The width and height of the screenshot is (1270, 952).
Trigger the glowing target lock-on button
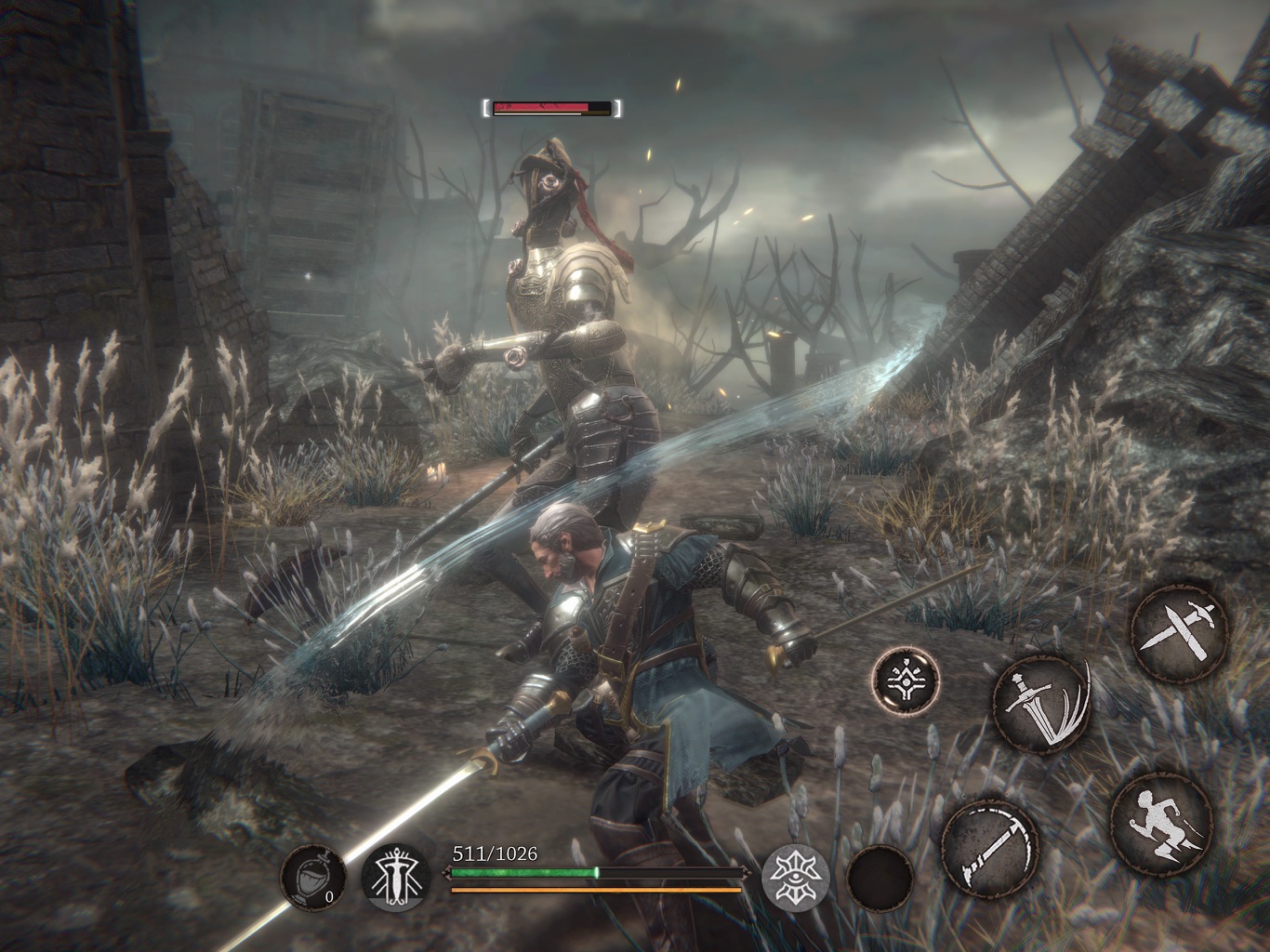[x=906, y=678]
